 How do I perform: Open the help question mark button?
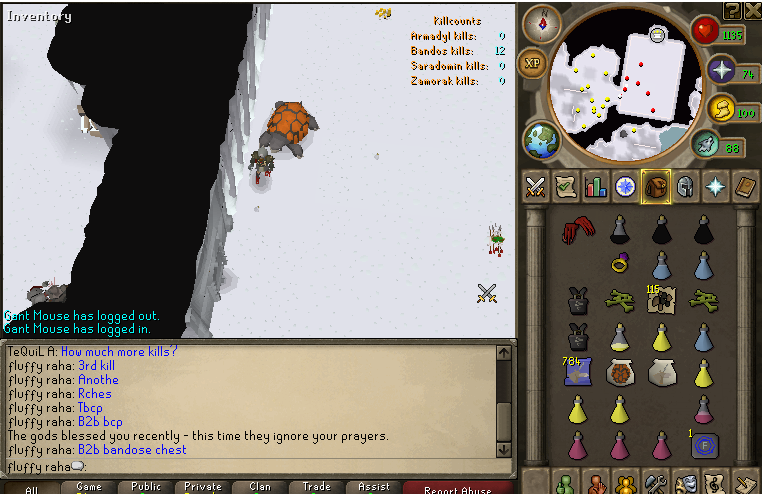(731, 10)
